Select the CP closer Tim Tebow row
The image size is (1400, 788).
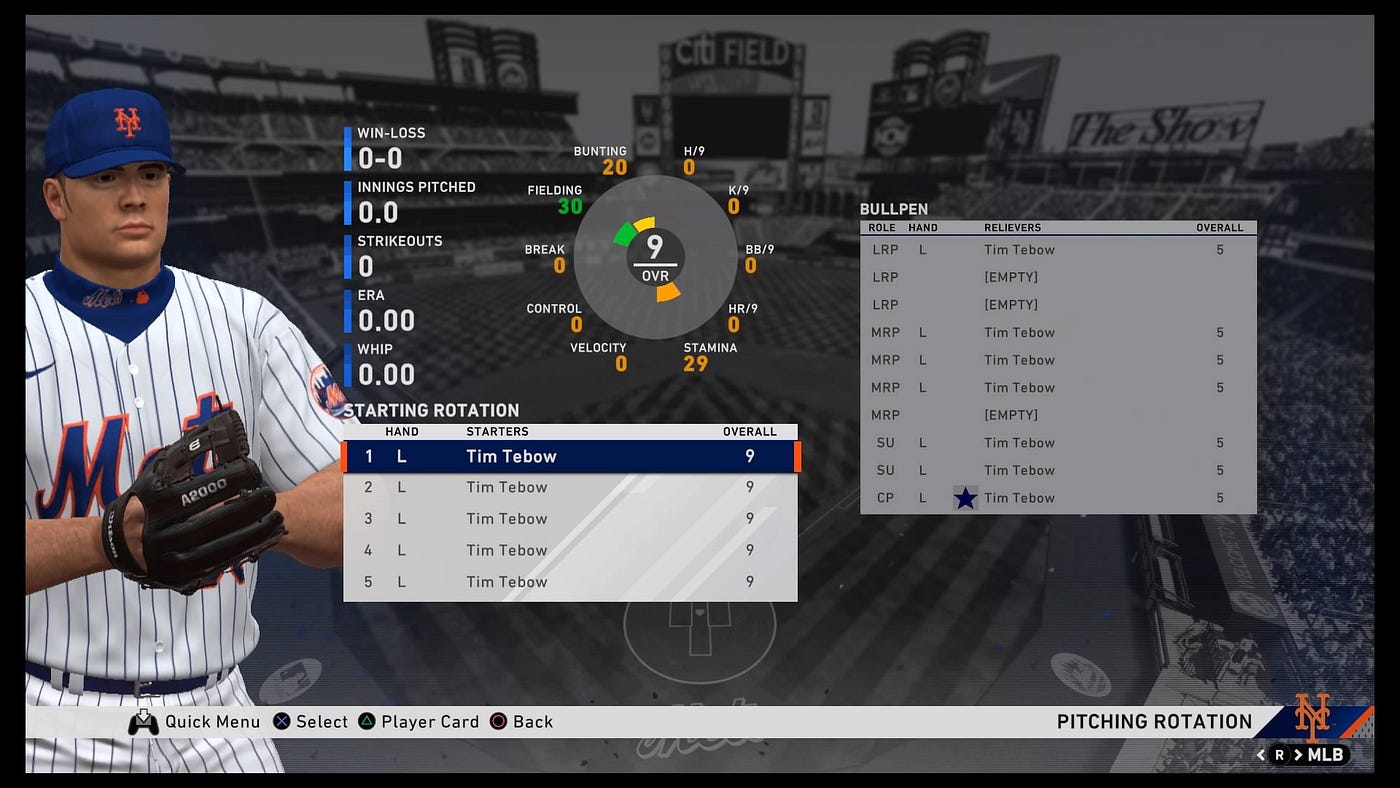[x=1057, y=498]
